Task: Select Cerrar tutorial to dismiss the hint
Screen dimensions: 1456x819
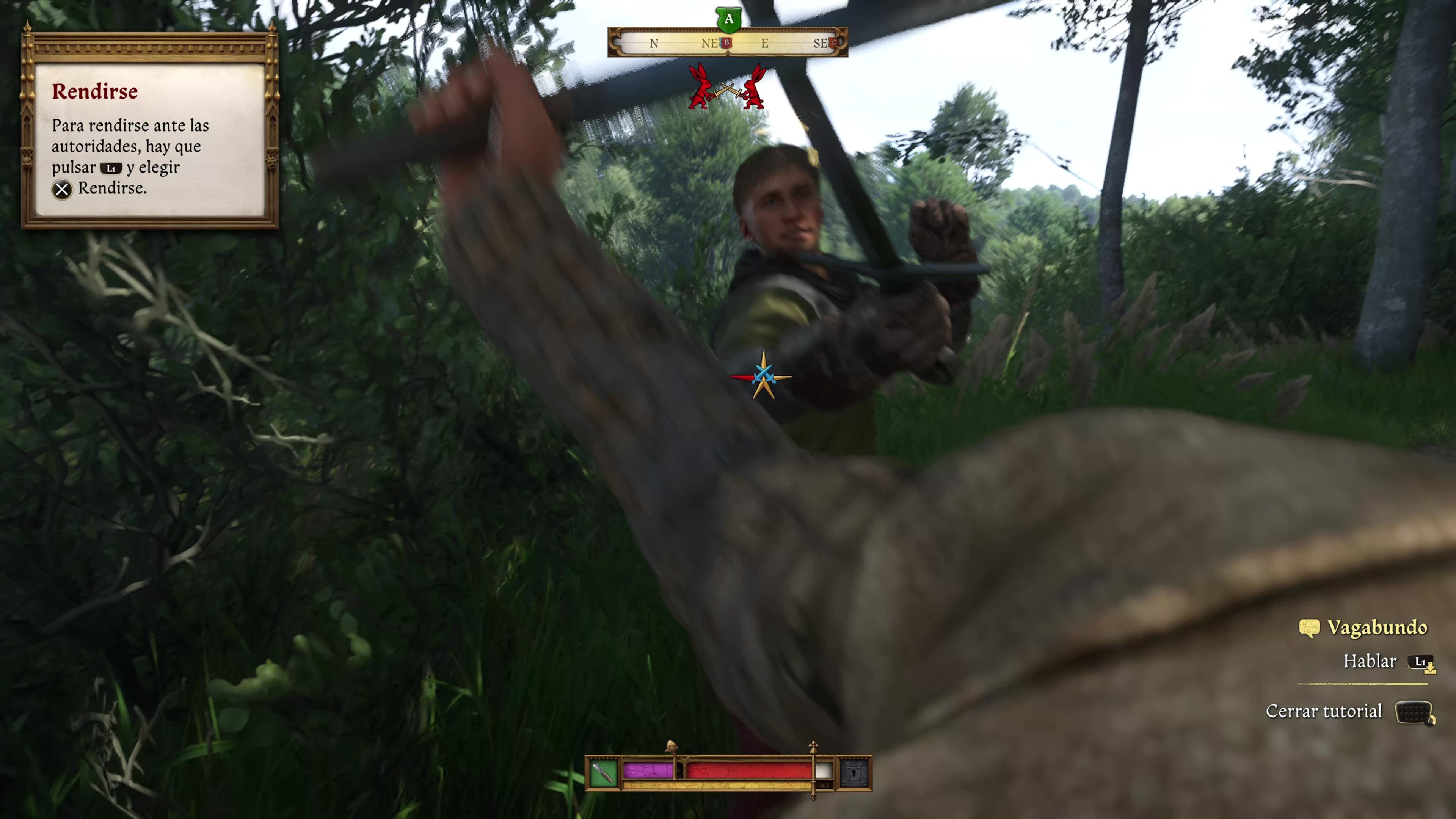Action: (1325, 711)
